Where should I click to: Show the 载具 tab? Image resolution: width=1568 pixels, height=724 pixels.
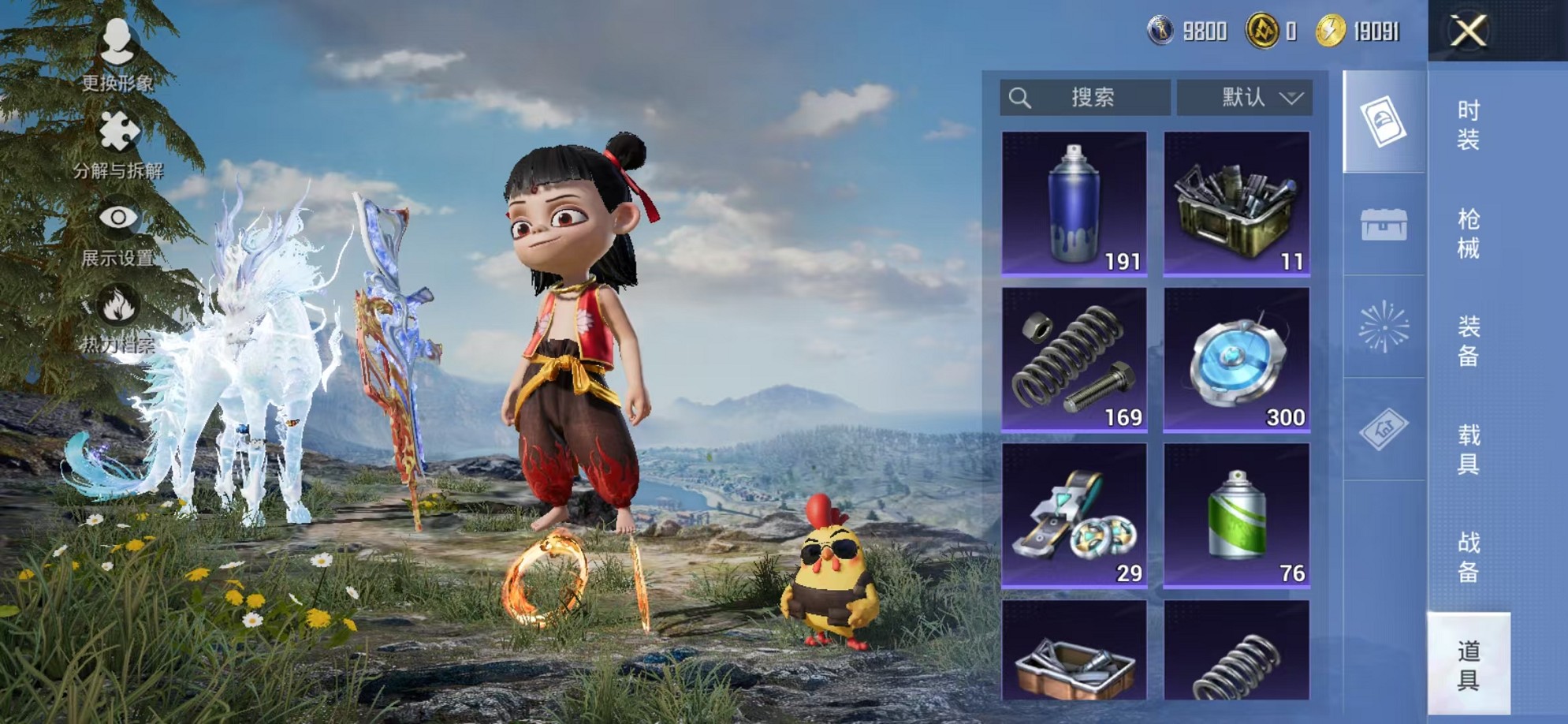1468,449
